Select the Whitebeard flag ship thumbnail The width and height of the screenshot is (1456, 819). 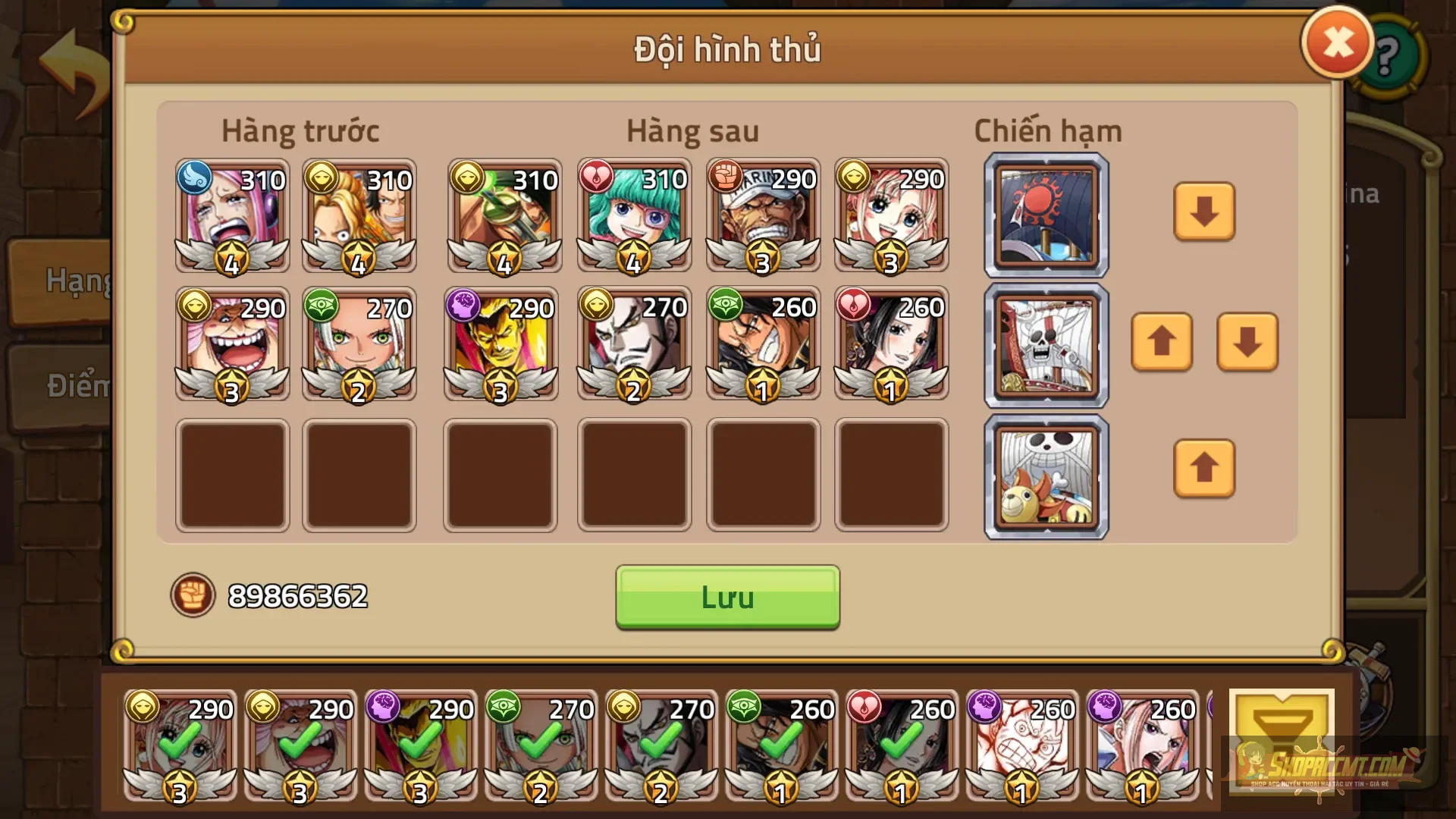tap(1045, 345)
